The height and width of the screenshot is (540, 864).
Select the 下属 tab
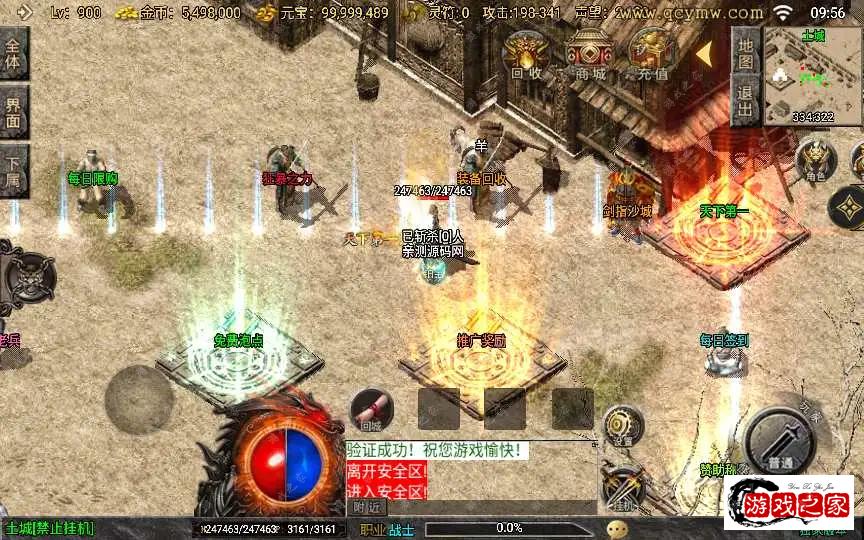tap(13, 171)
